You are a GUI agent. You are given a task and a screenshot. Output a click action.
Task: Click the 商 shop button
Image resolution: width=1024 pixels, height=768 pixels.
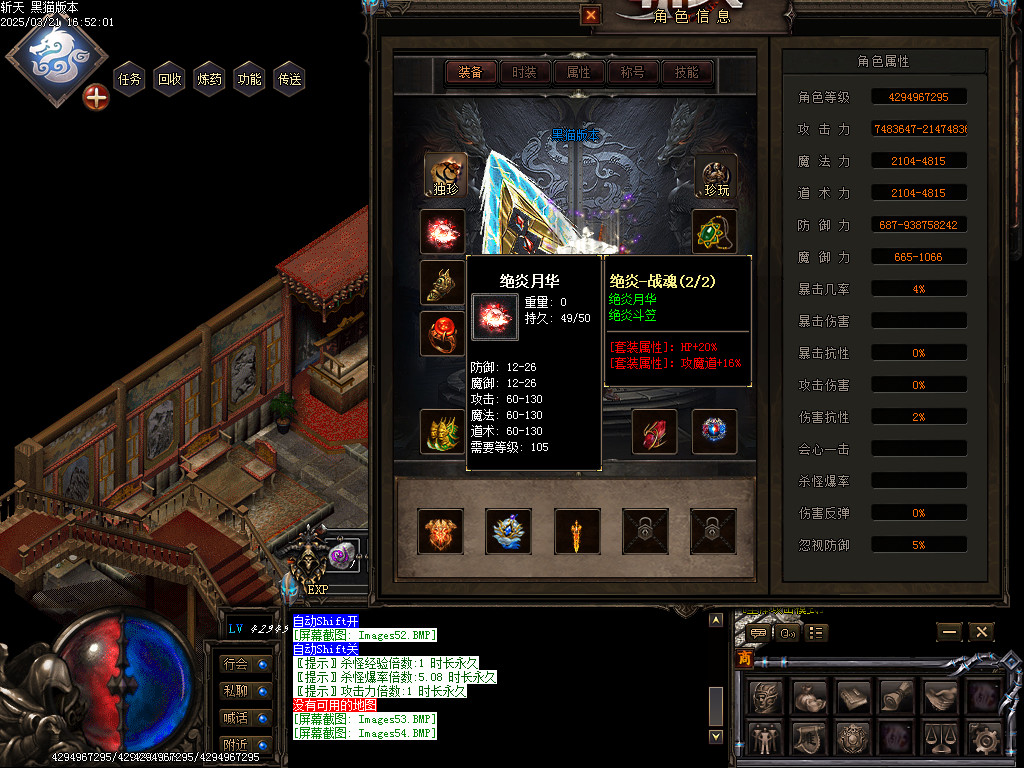745,659
